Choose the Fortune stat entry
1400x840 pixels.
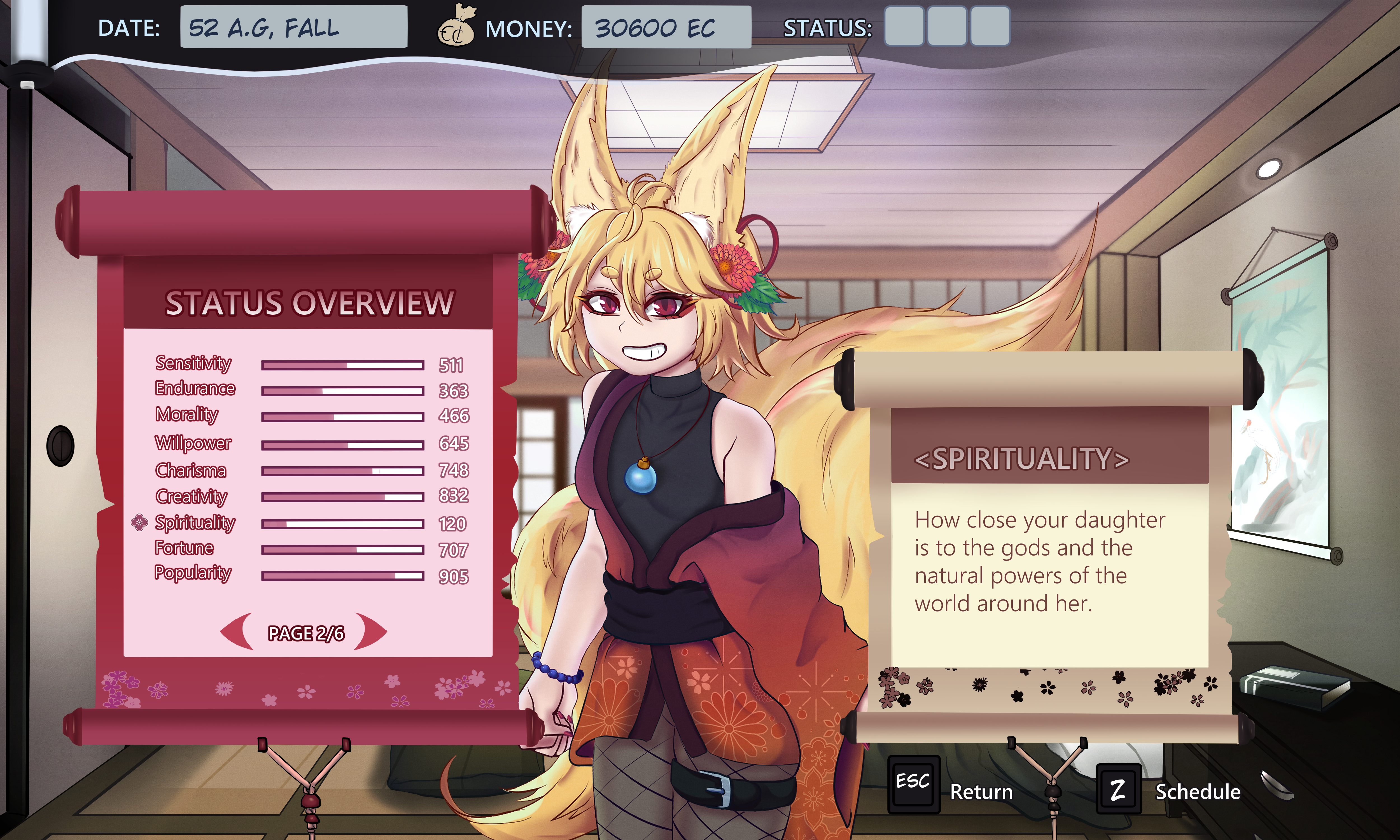click(185, 548)
